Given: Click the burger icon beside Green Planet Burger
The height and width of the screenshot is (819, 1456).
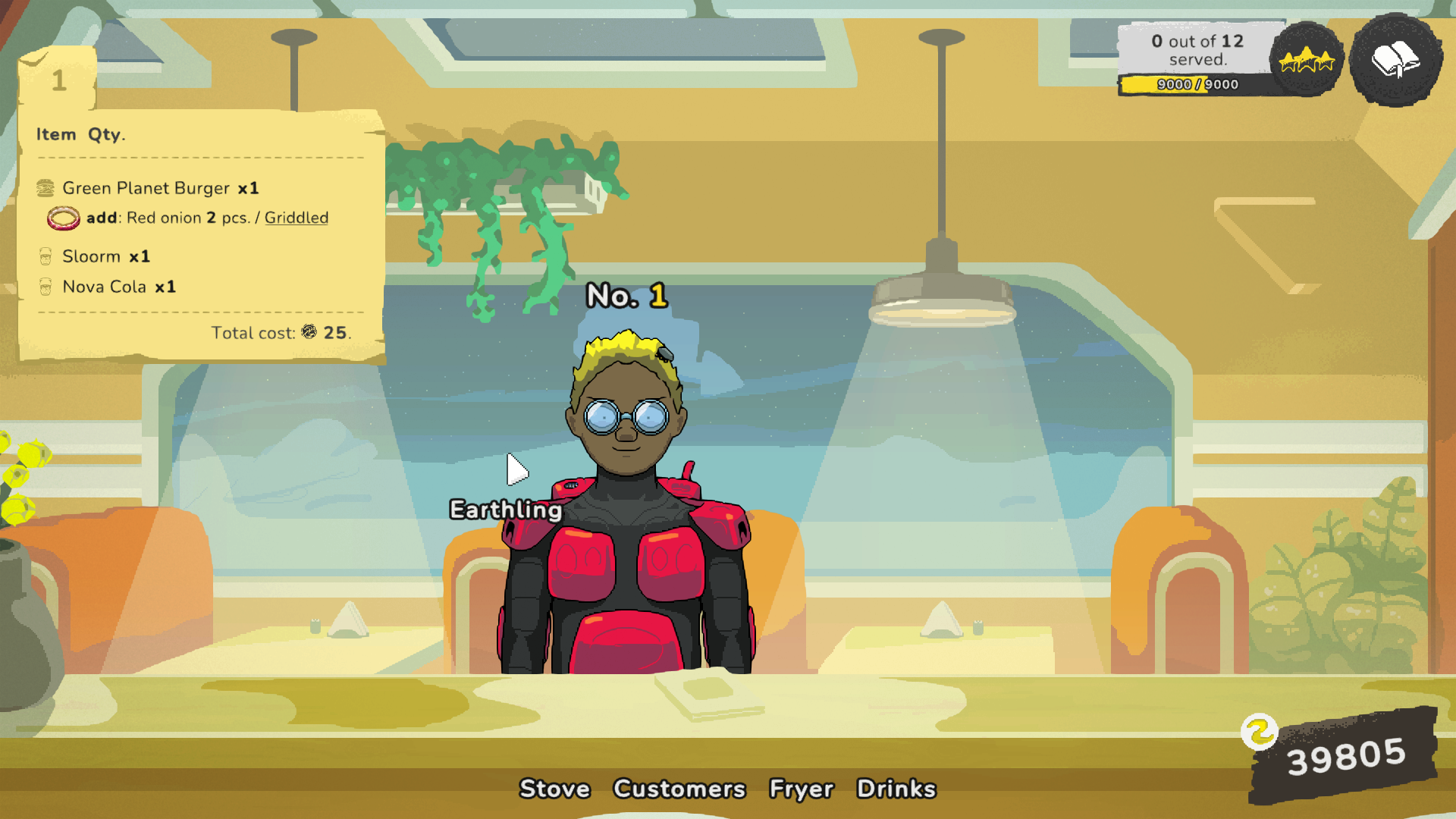Looking at the screenshot, I should pyautogui.click(x=45, y=187).
